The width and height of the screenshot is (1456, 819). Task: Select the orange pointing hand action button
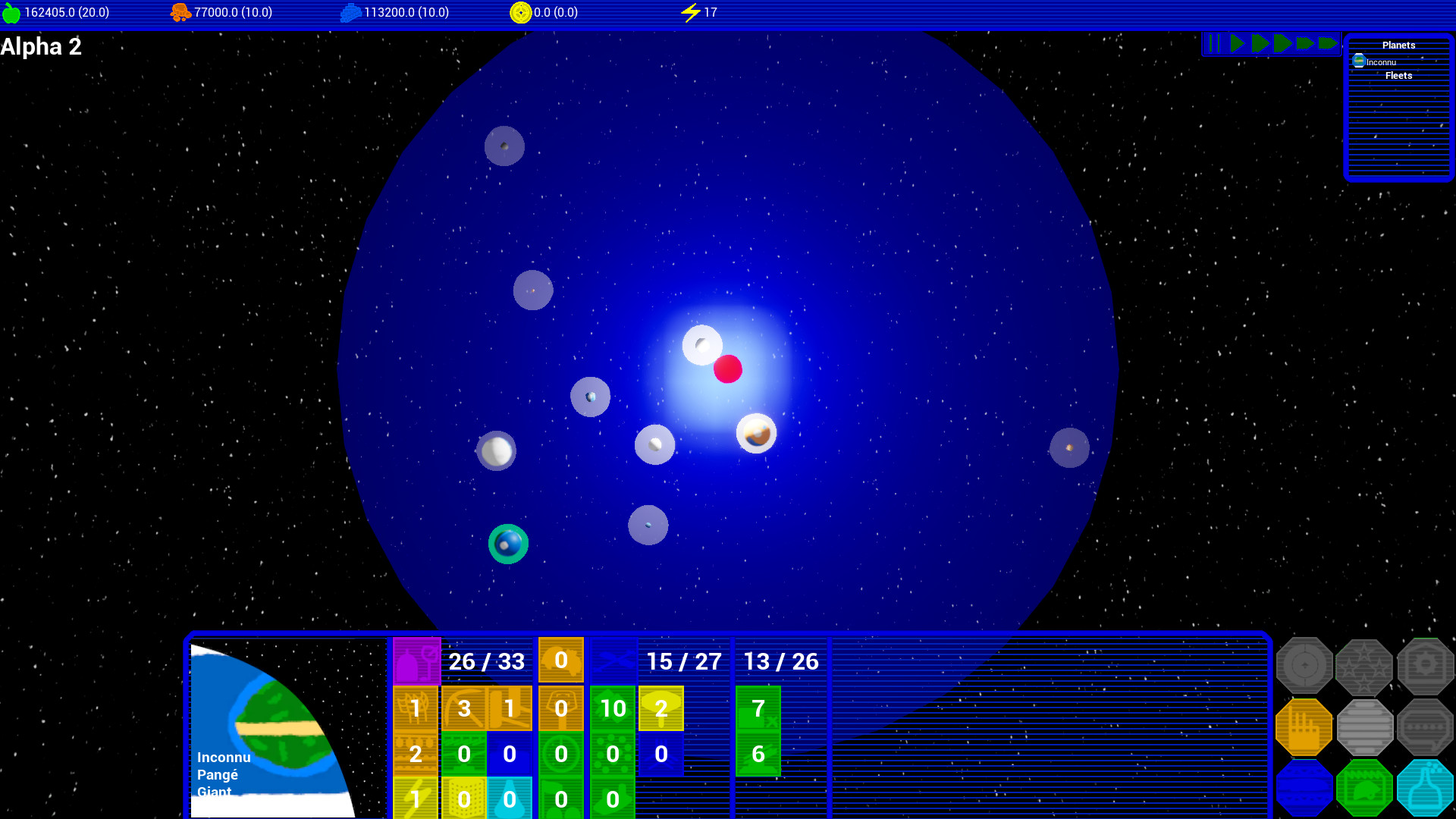coord(1304,728)
